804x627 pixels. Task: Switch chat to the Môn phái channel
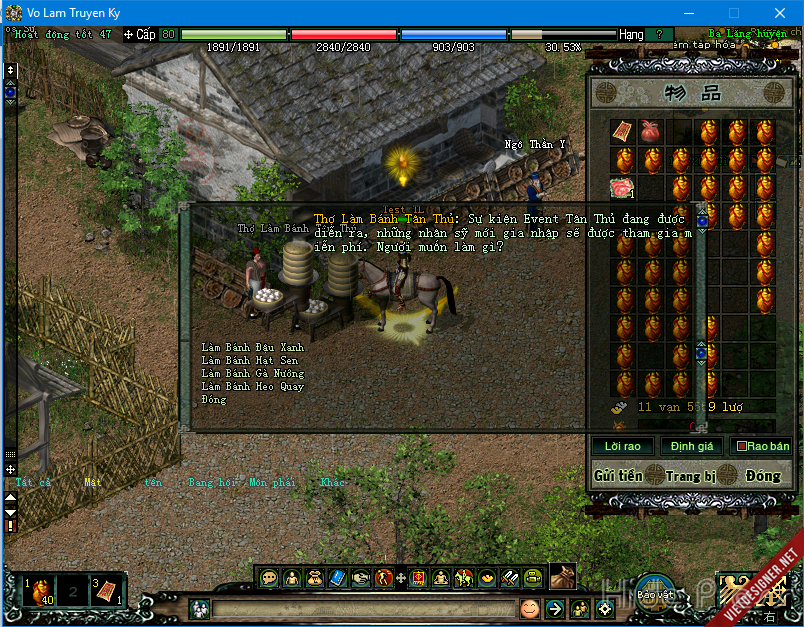[271, 483]
